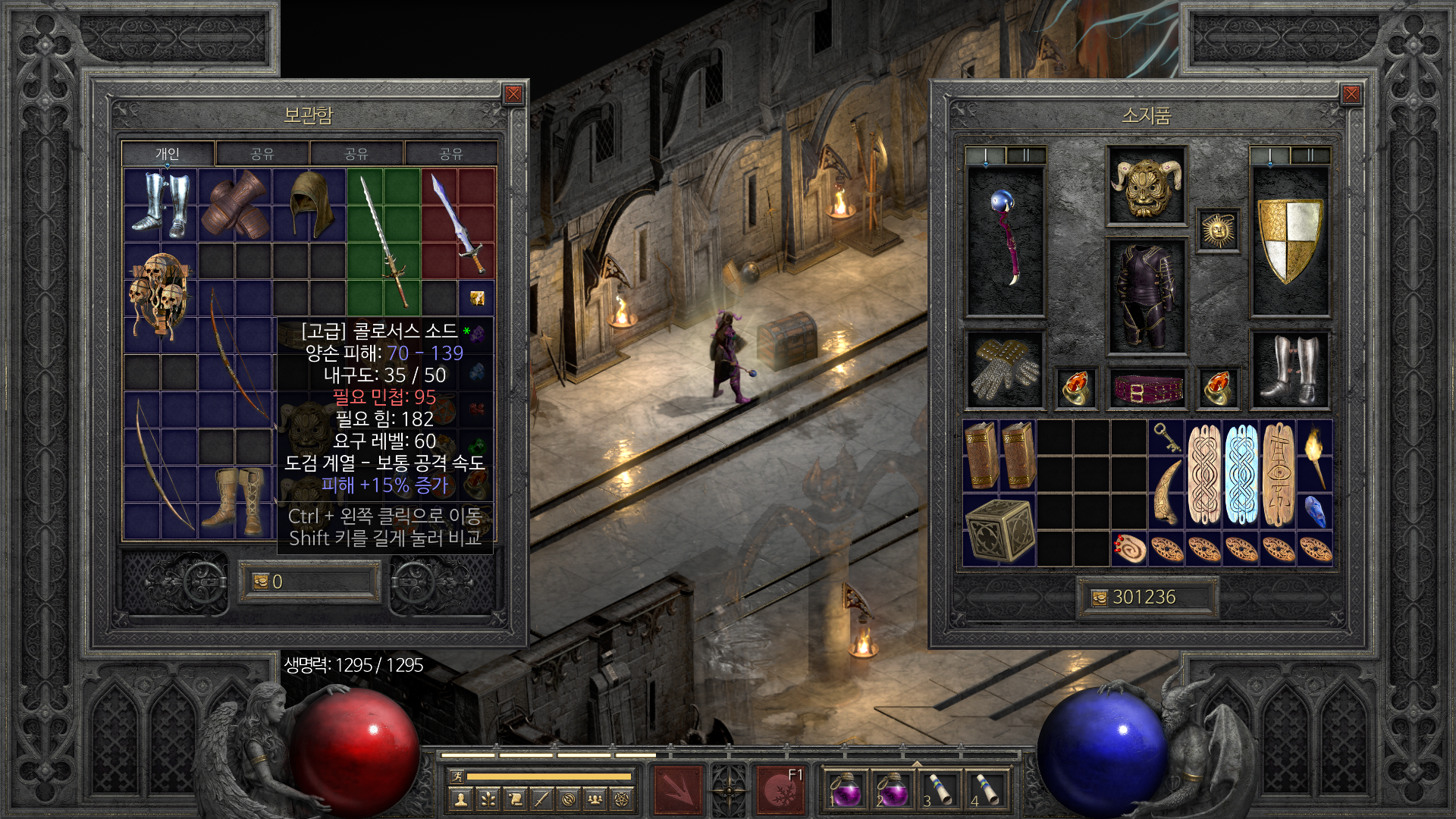The height and width of the screenshot is (819, 1456).
Task: Switch to the personal stash tab
Action: coord(168,154)
